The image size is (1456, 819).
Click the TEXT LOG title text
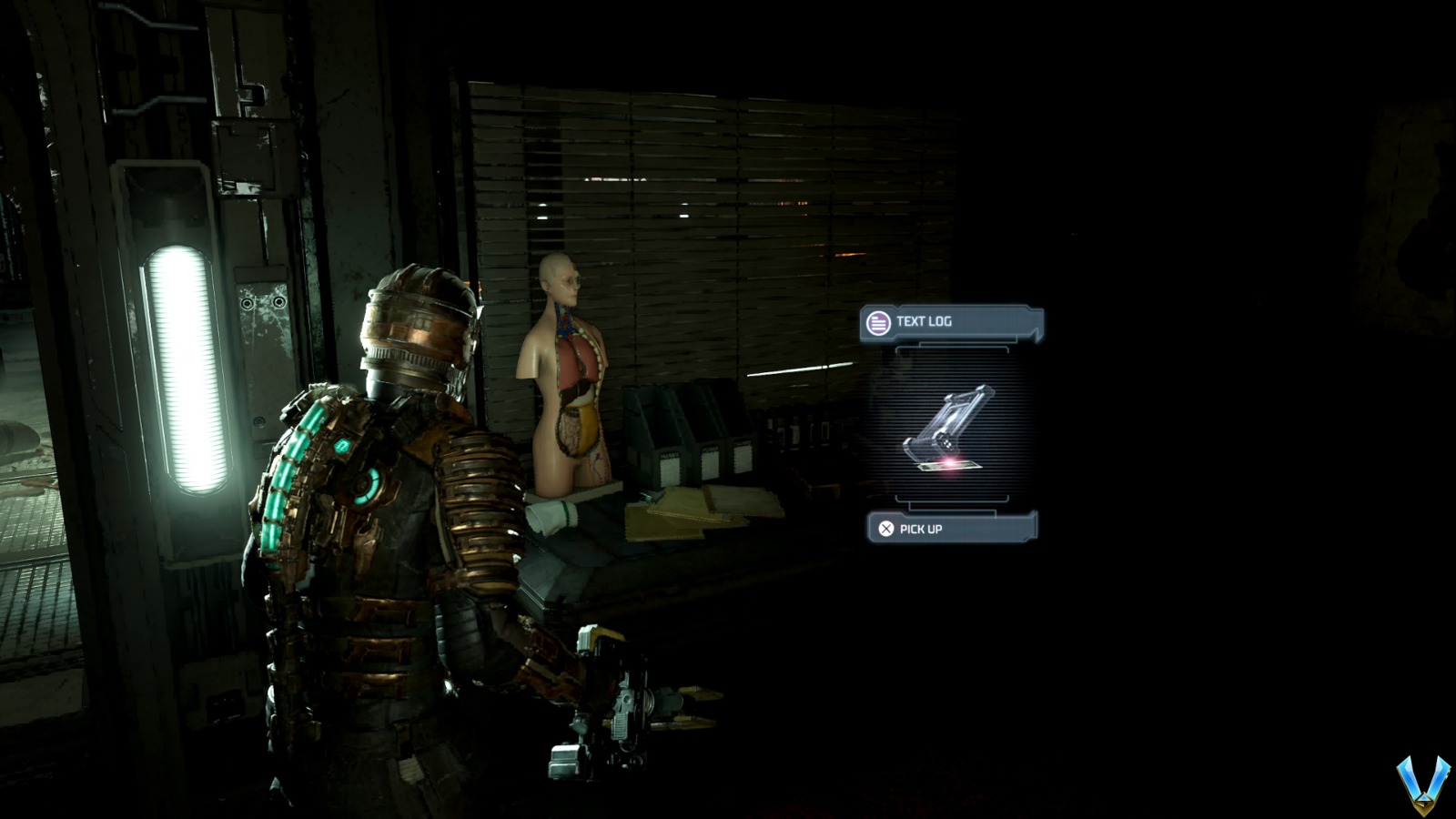coord(923,320)
